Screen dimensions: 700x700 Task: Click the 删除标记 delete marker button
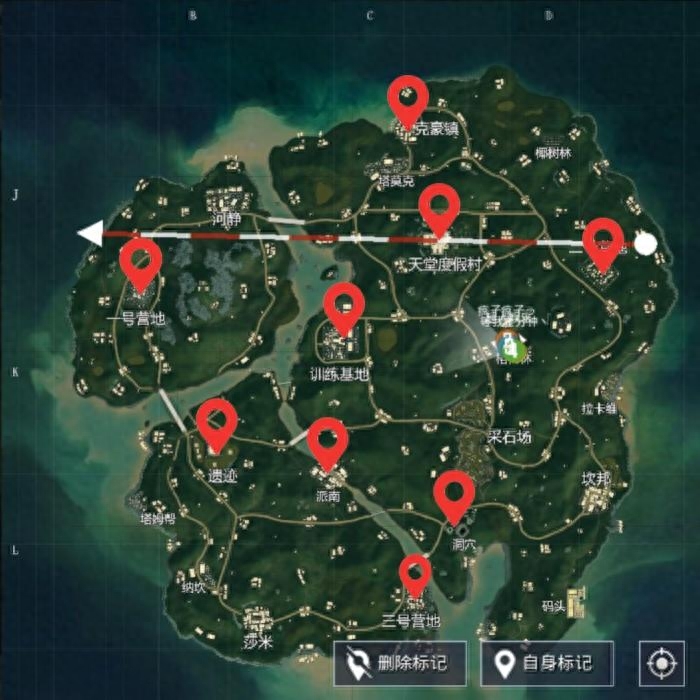[x=400, y=663]
